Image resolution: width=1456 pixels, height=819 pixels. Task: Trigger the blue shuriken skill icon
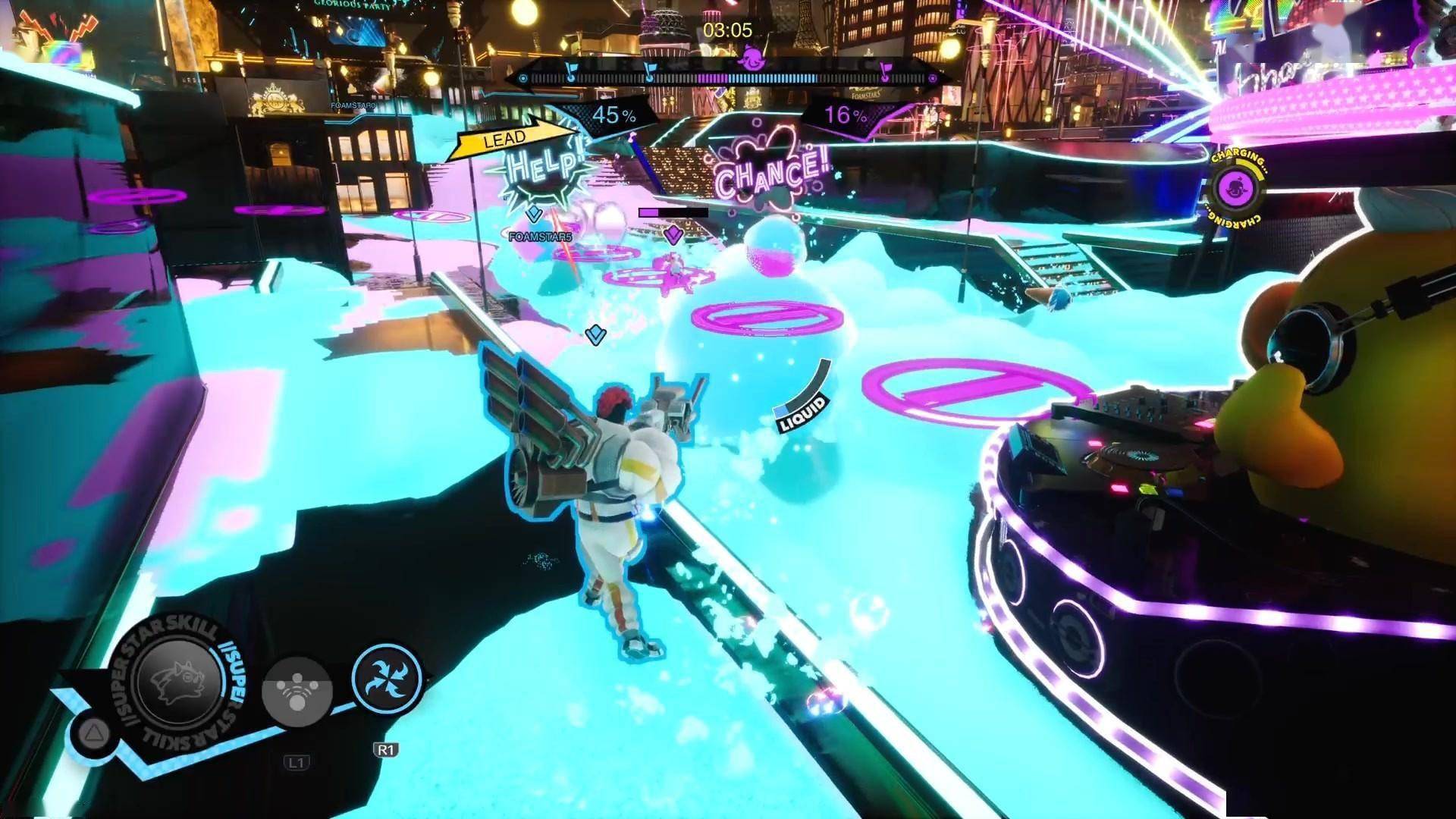(x=386, y=677)
